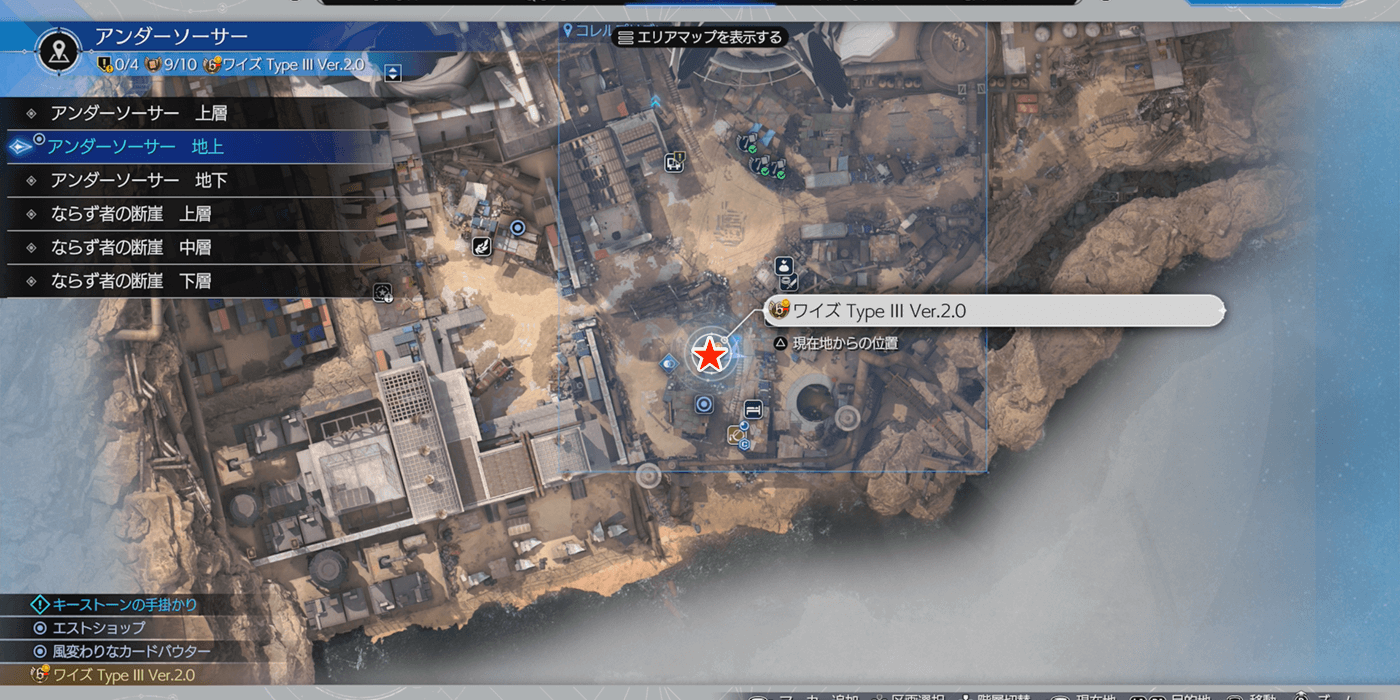This screenshot has width=1400, height=700.
Task: Select the person silhouette map icon
Action: click(784, 266)
